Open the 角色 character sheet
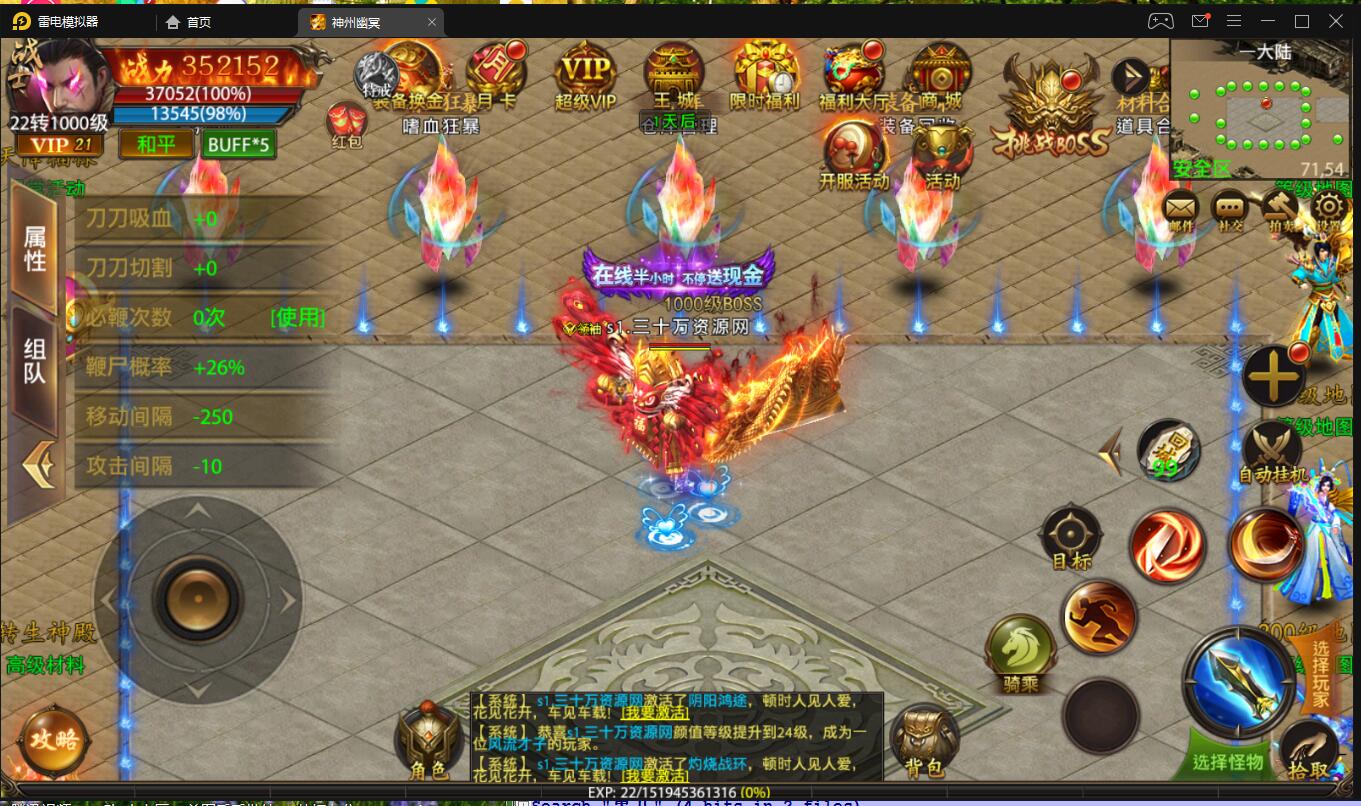1361x806 pixels. pyautogui.click(x=428, y=741)
